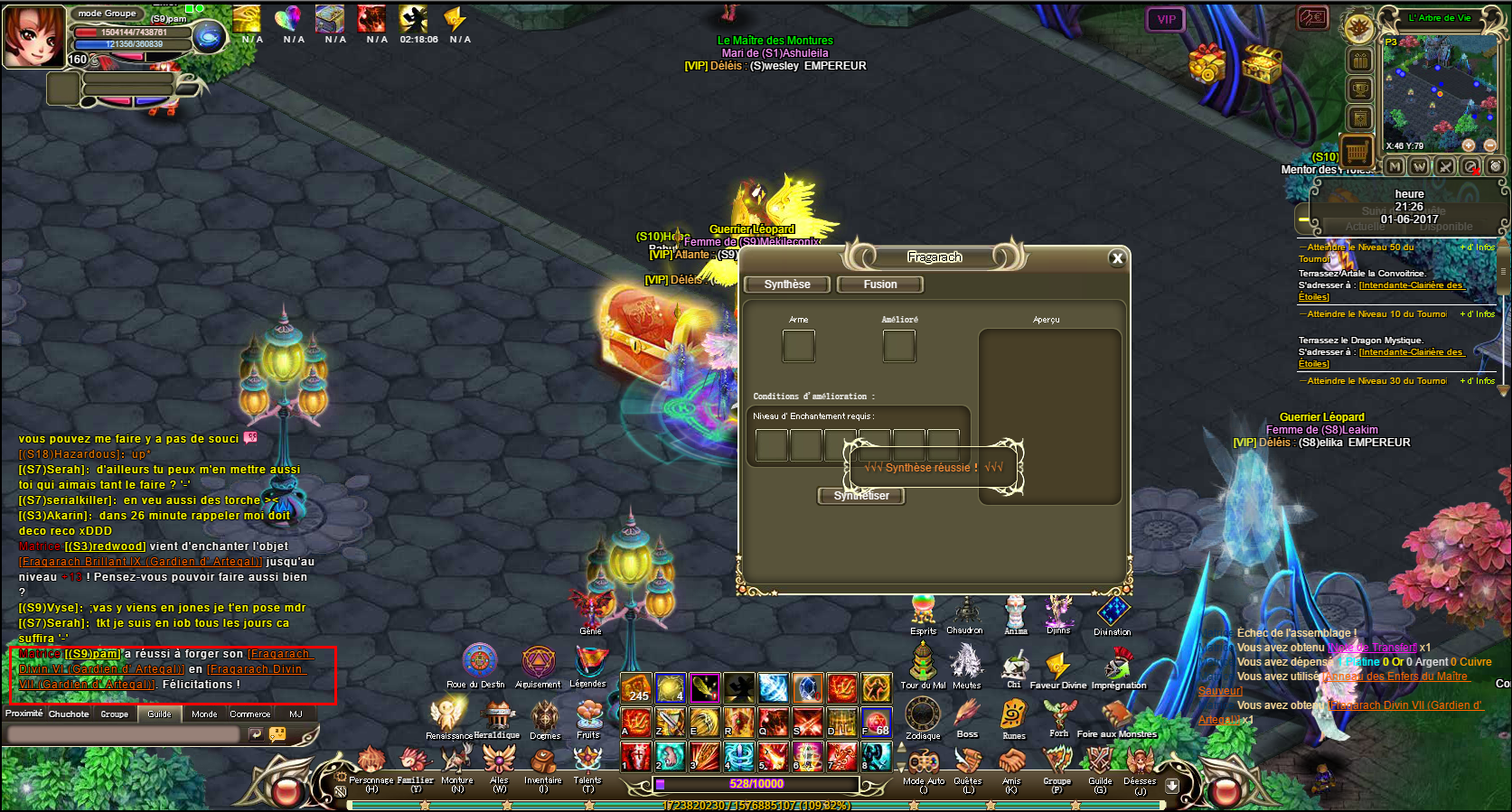Screen dimensions: 1512x812
Task: Open the Roue du Destin feature
Action: click(x=479, y=662)
